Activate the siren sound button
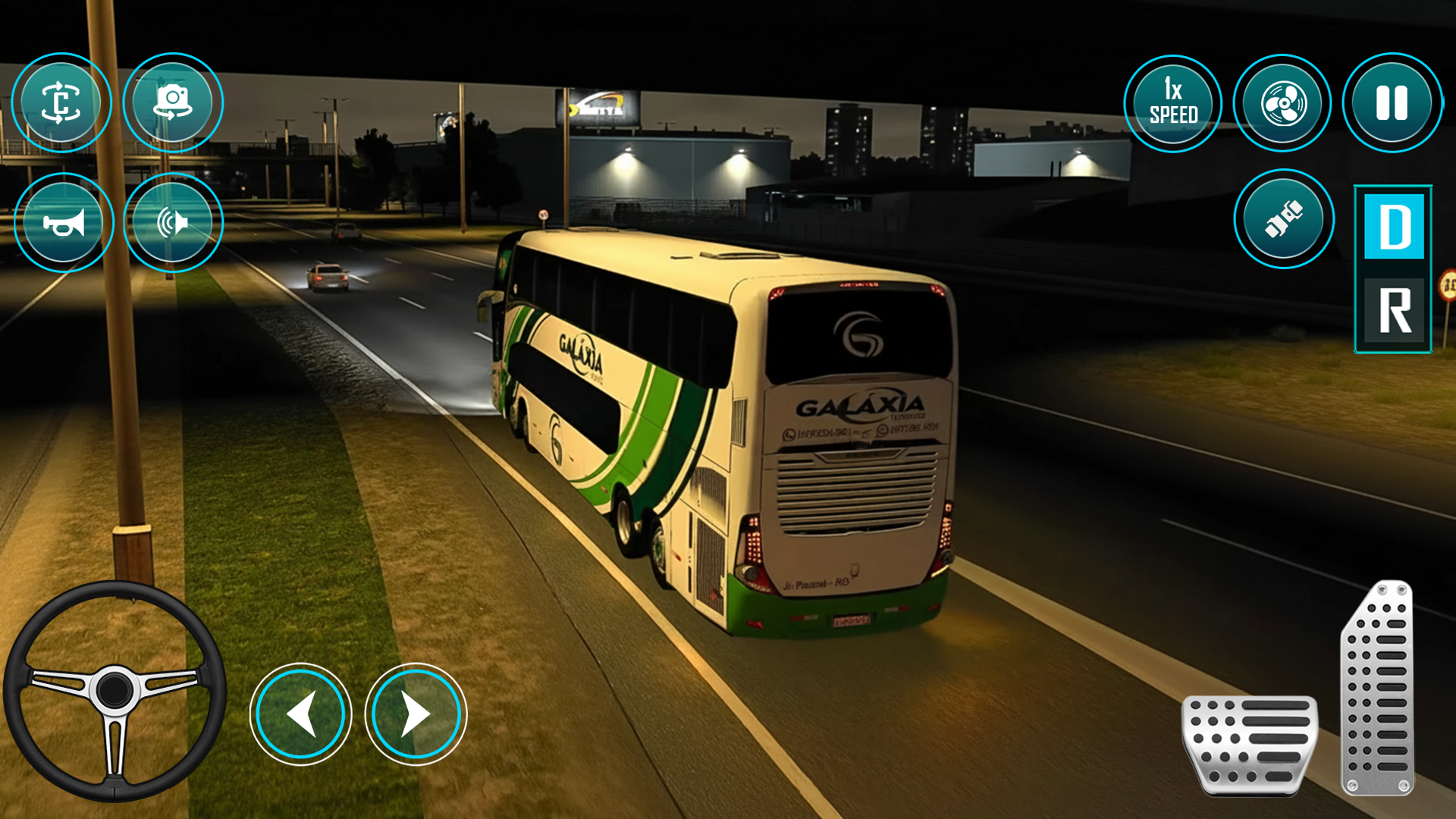 point(173,223)
